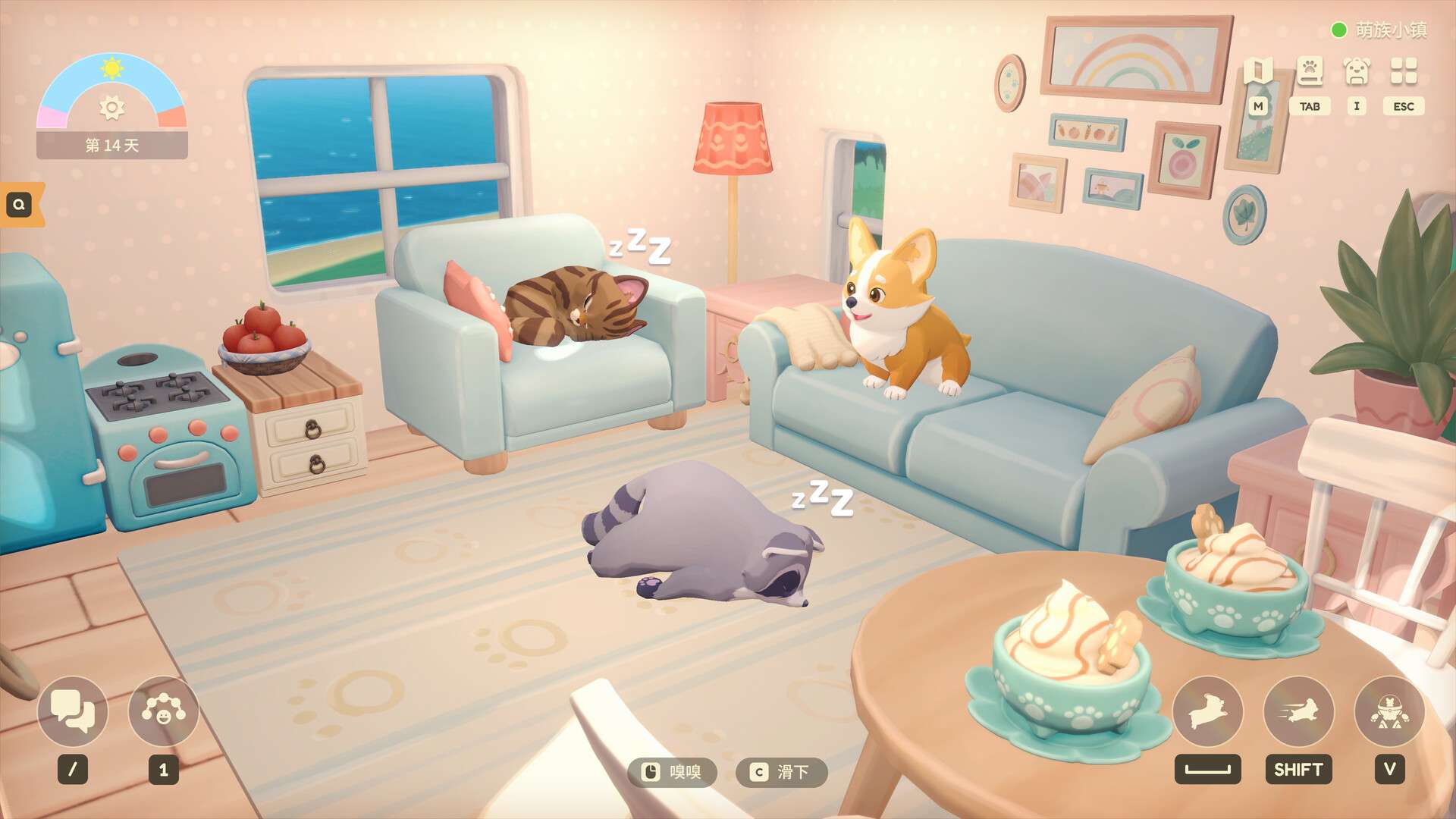Open the four-square grid menu
Image resolution: width=1456 pixels, height=819 pixels.
click(1404, 72)
